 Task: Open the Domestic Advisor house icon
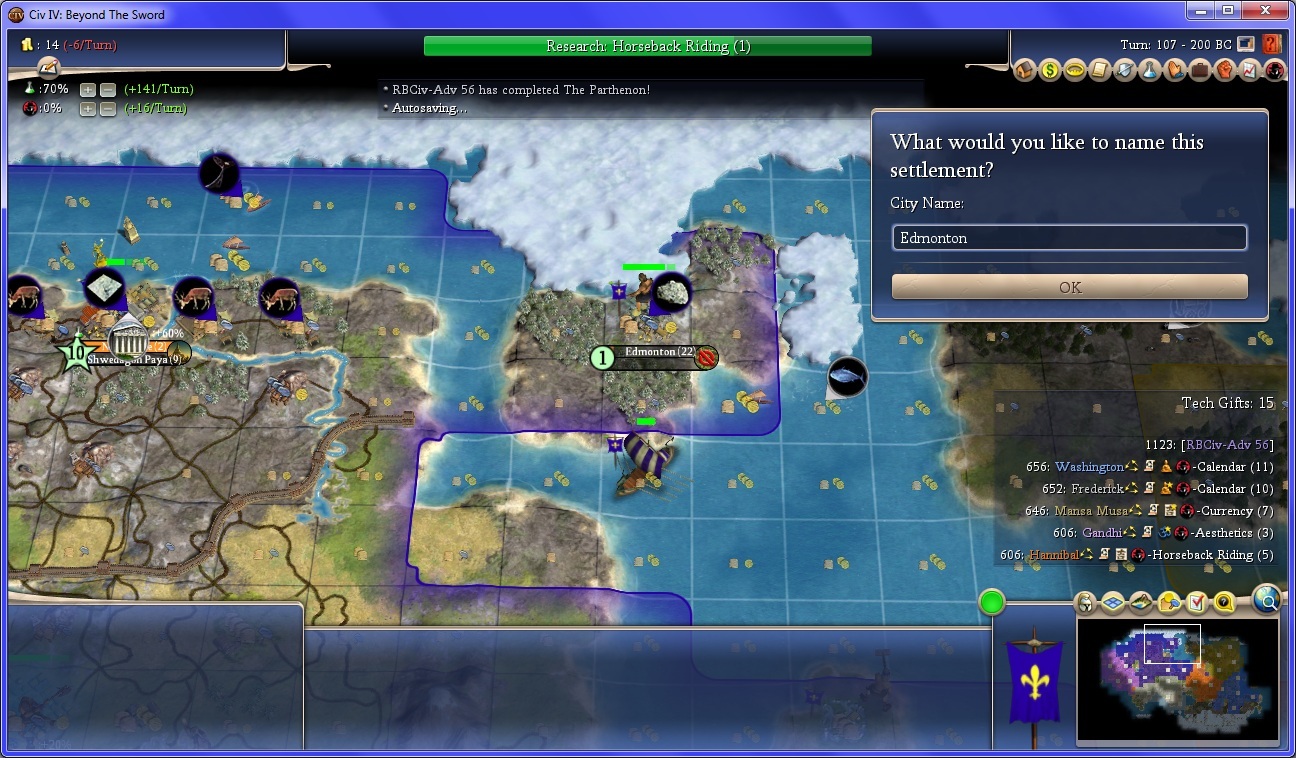(1025, 71)
